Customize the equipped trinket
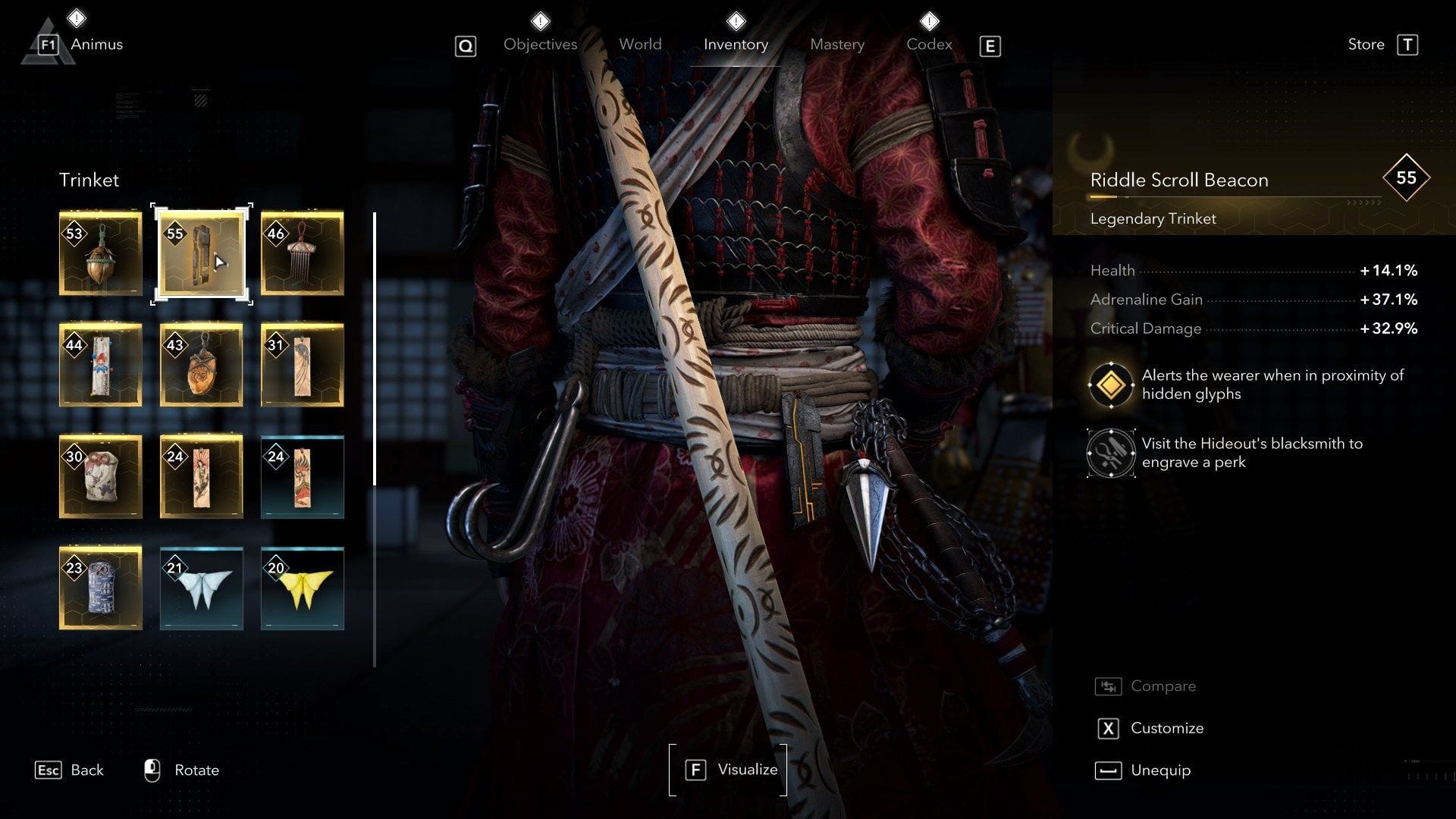 pyautogui.click(x=1166, y=728)
